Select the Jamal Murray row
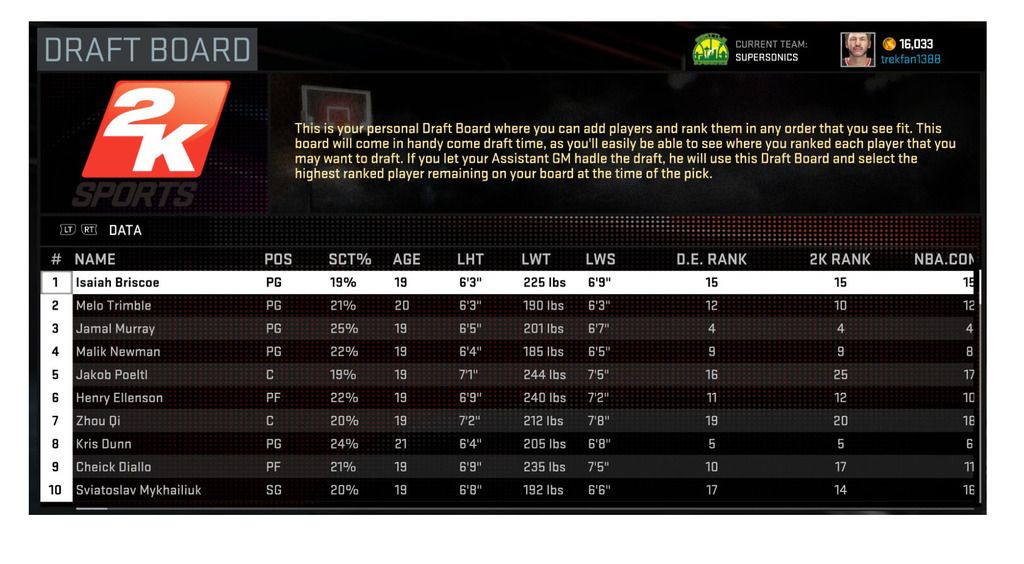Image resolution: width=1024 pixels, height=564 pixels. tap(115, 329)
